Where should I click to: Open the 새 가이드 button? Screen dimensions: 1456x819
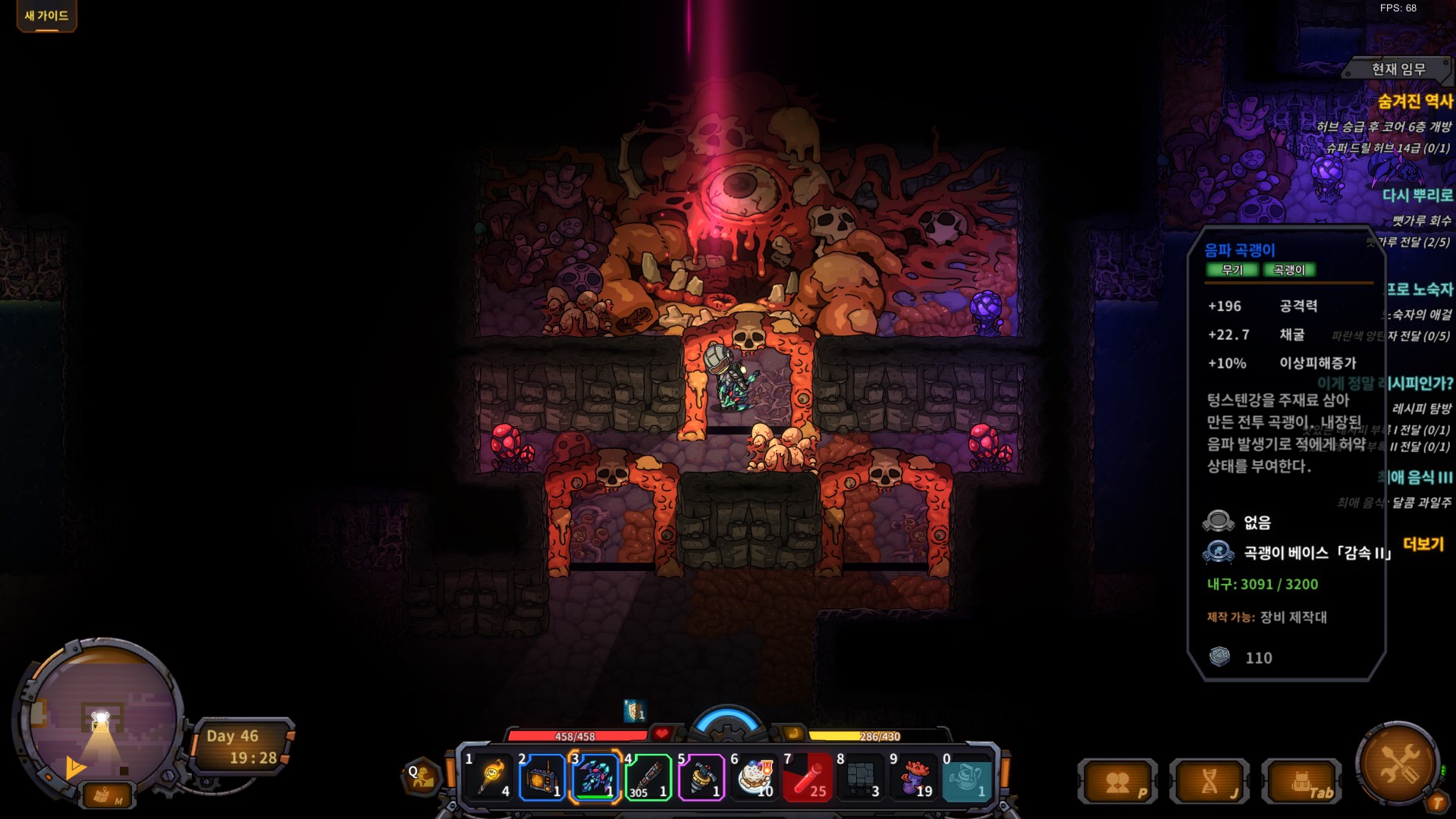(46, 16)
